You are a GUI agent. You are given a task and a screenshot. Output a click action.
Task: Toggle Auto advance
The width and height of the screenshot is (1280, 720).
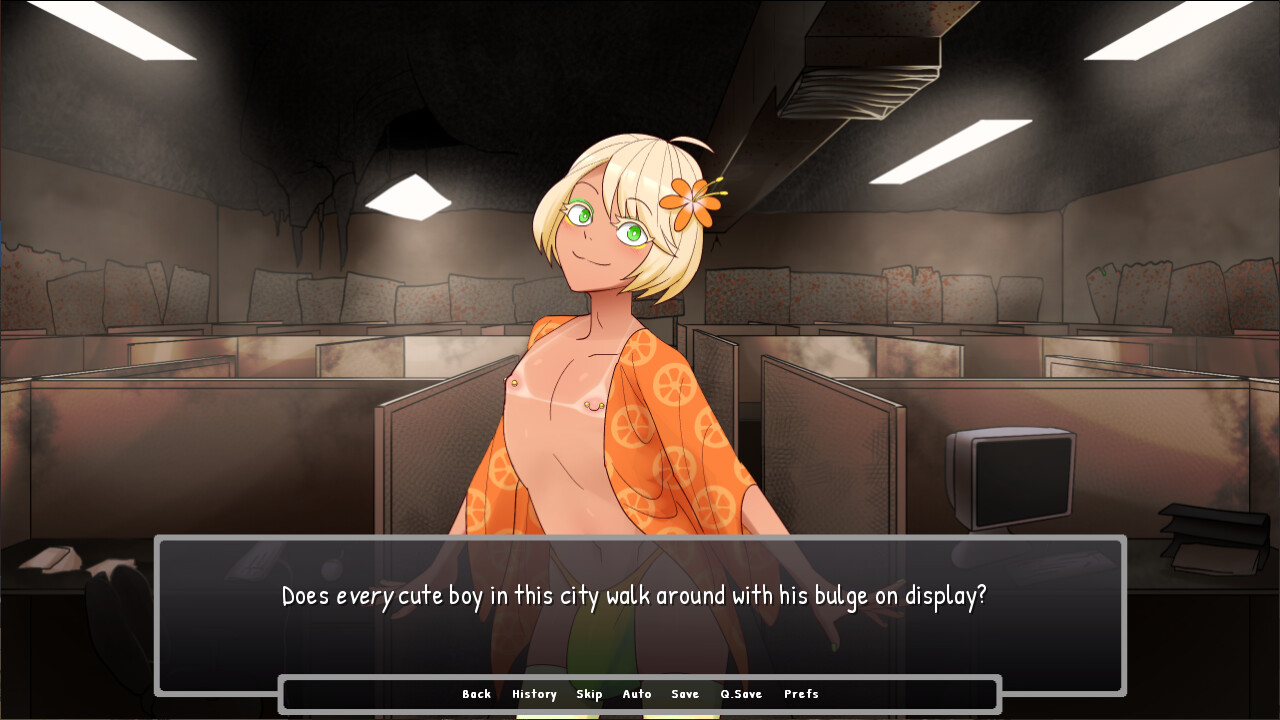coord(637,694)
